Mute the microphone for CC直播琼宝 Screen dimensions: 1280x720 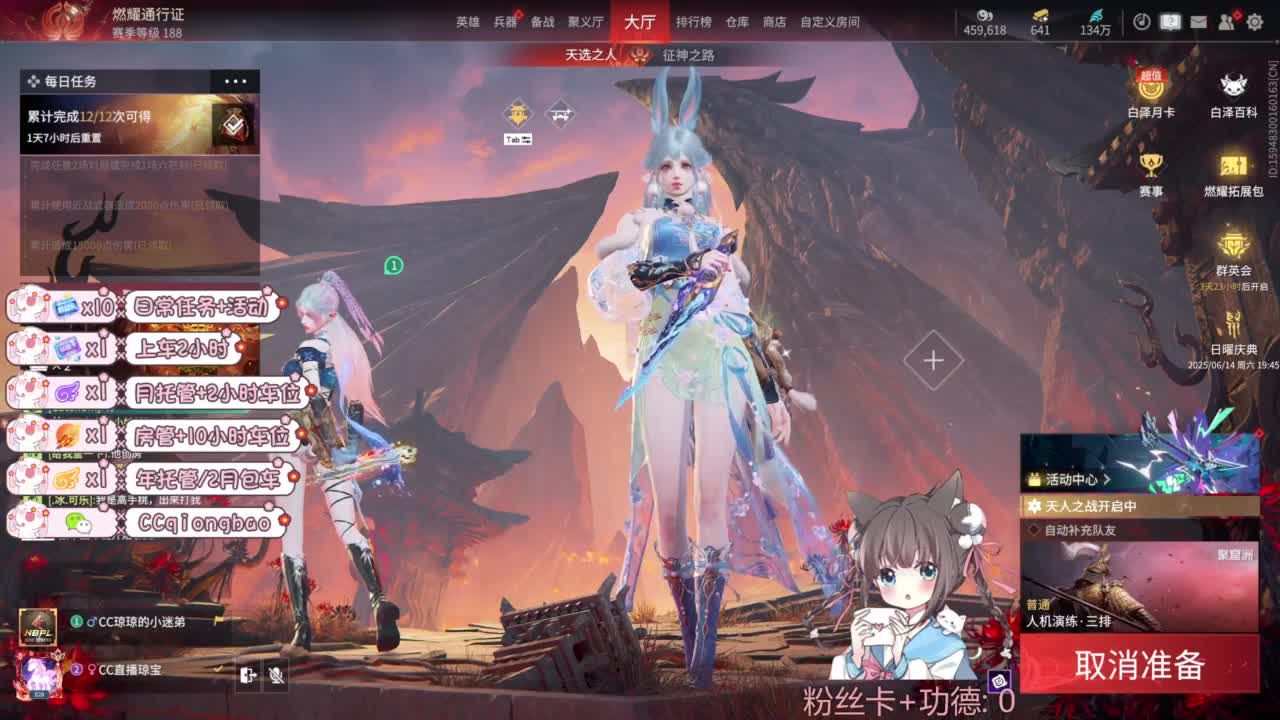click(x=276, y=674)
